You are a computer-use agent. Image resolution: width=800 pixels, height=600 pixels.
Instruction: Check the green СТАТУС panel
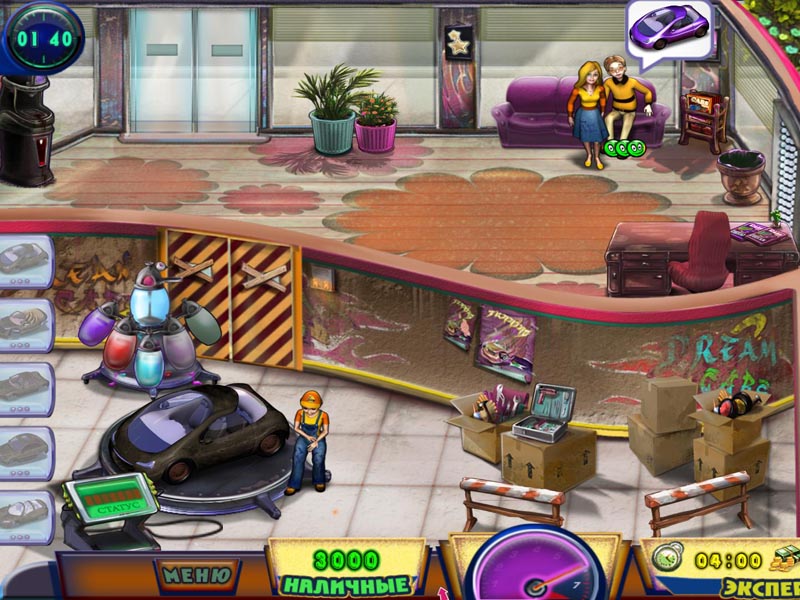click(110, 499)
